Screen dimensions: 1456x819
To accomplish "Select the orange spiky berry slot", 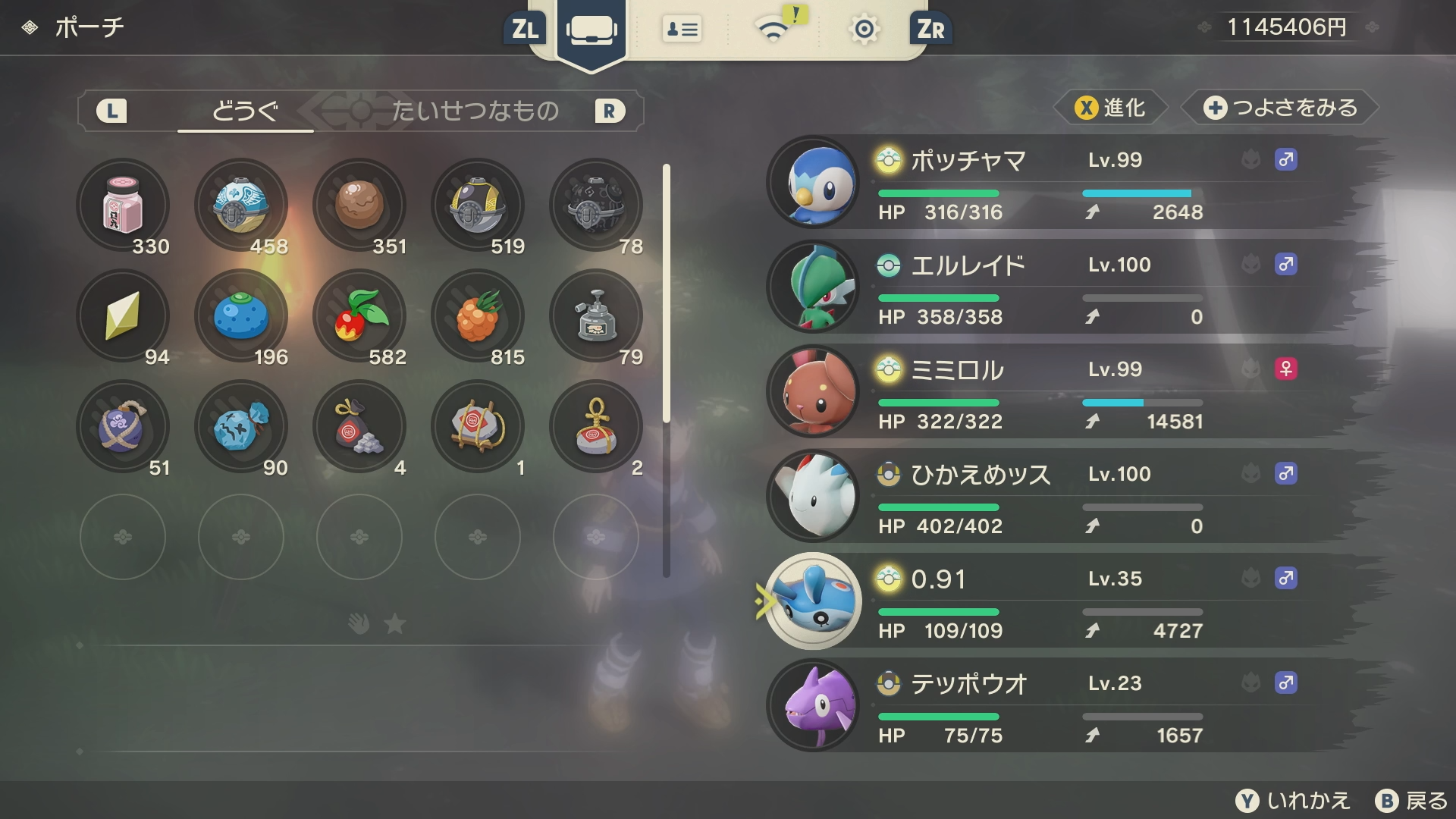I will 478,315.
